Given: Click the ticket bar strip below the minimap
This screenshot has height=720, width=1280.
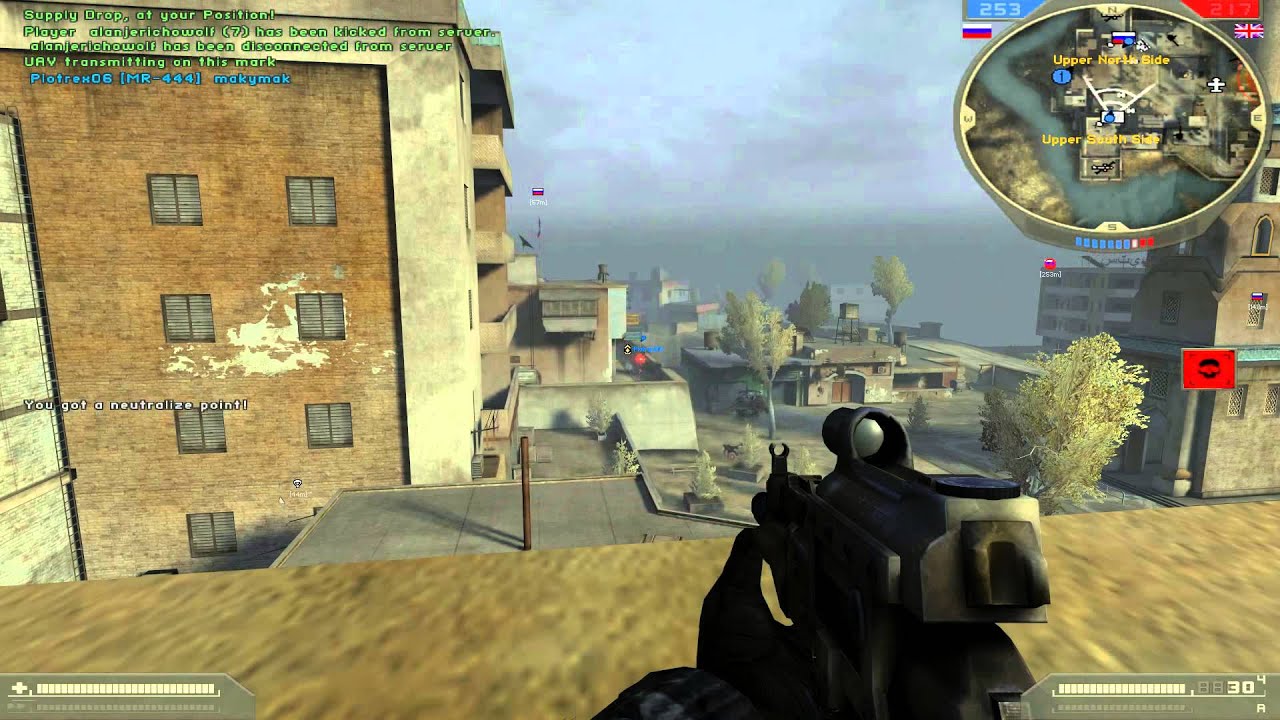Looking at the screenshot, I should pyautogui.click(x=1113, y=241).
